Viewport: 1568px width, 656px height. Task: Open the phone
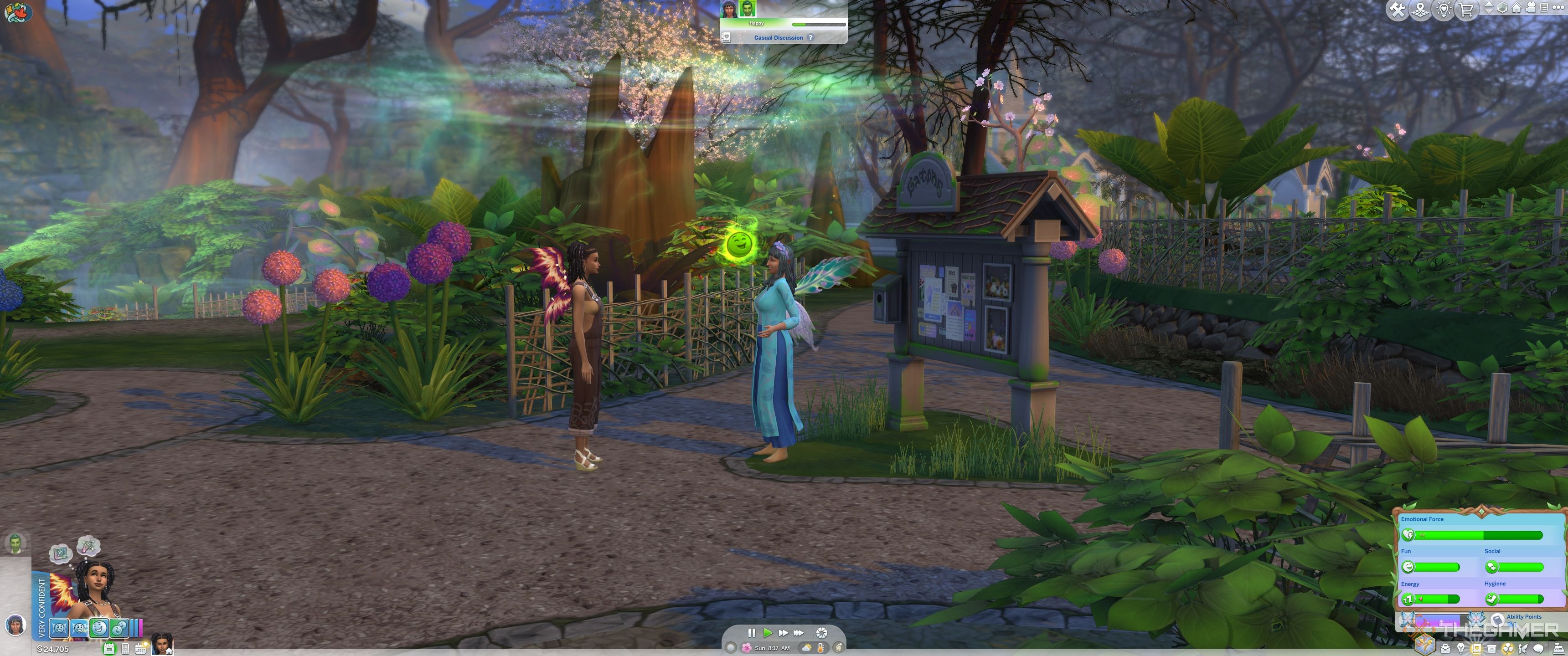pyautogui.click(x=125, y=648)
